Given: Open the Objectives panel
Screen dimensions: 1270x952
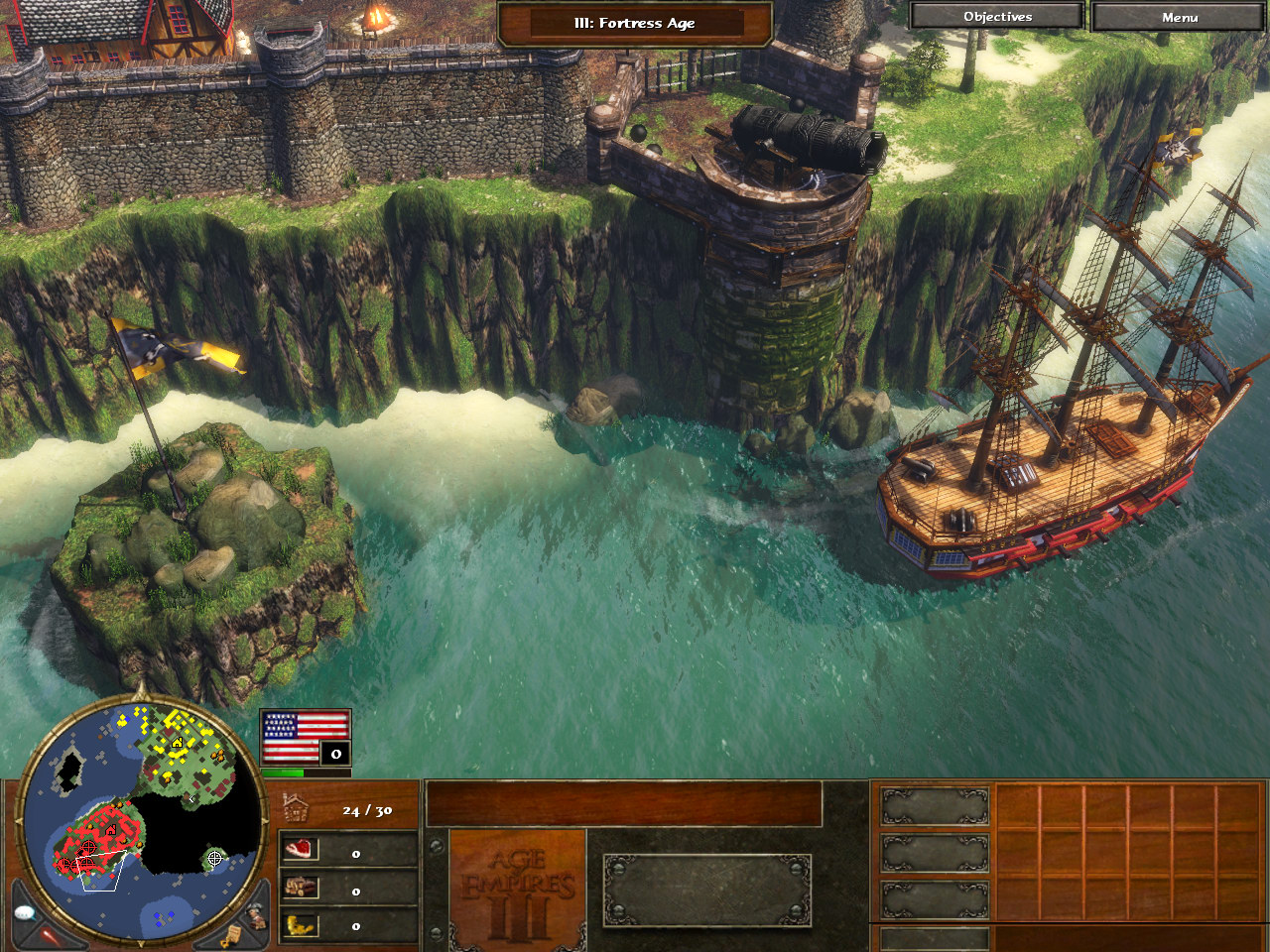Looking at the screenshot, I should [996, 17].
